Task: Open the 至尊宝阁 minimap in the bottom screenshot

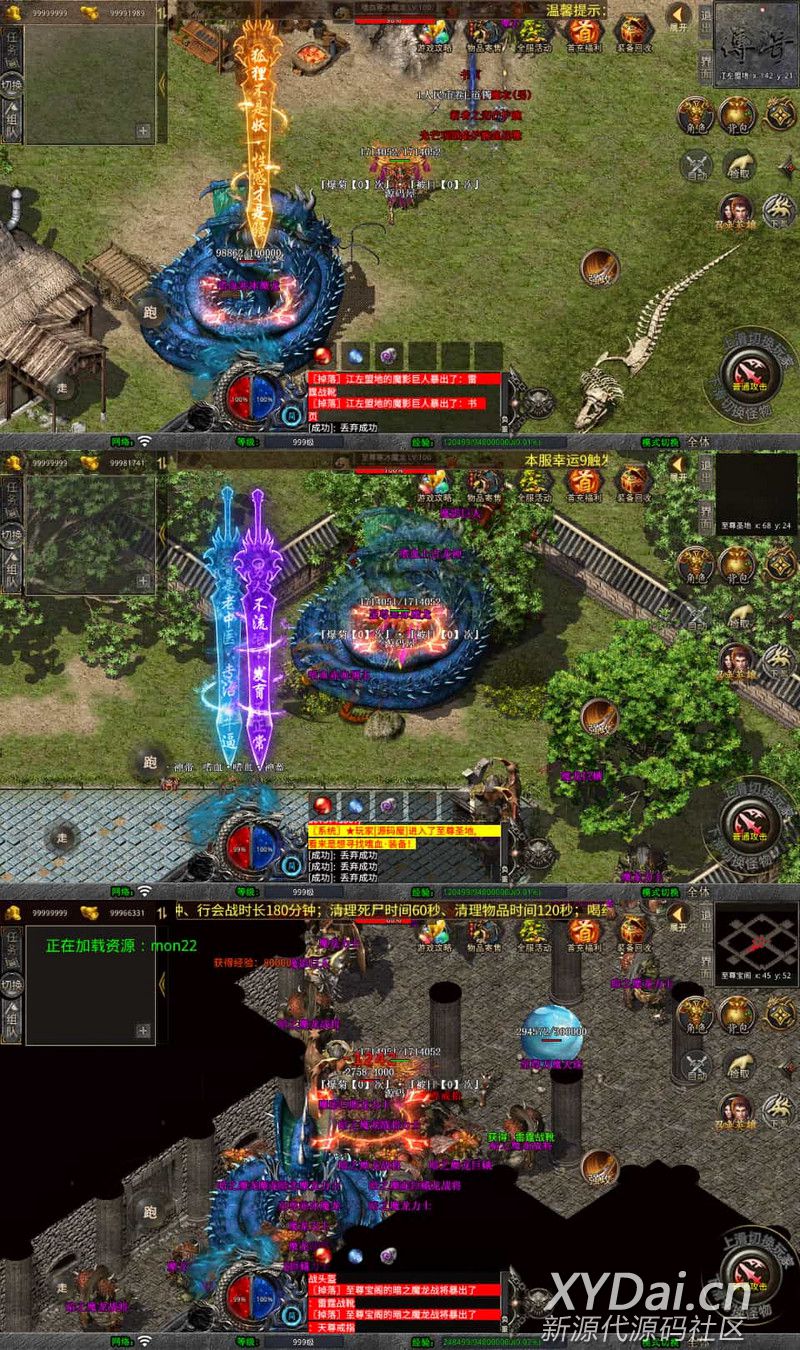Action: pos(755,942)
